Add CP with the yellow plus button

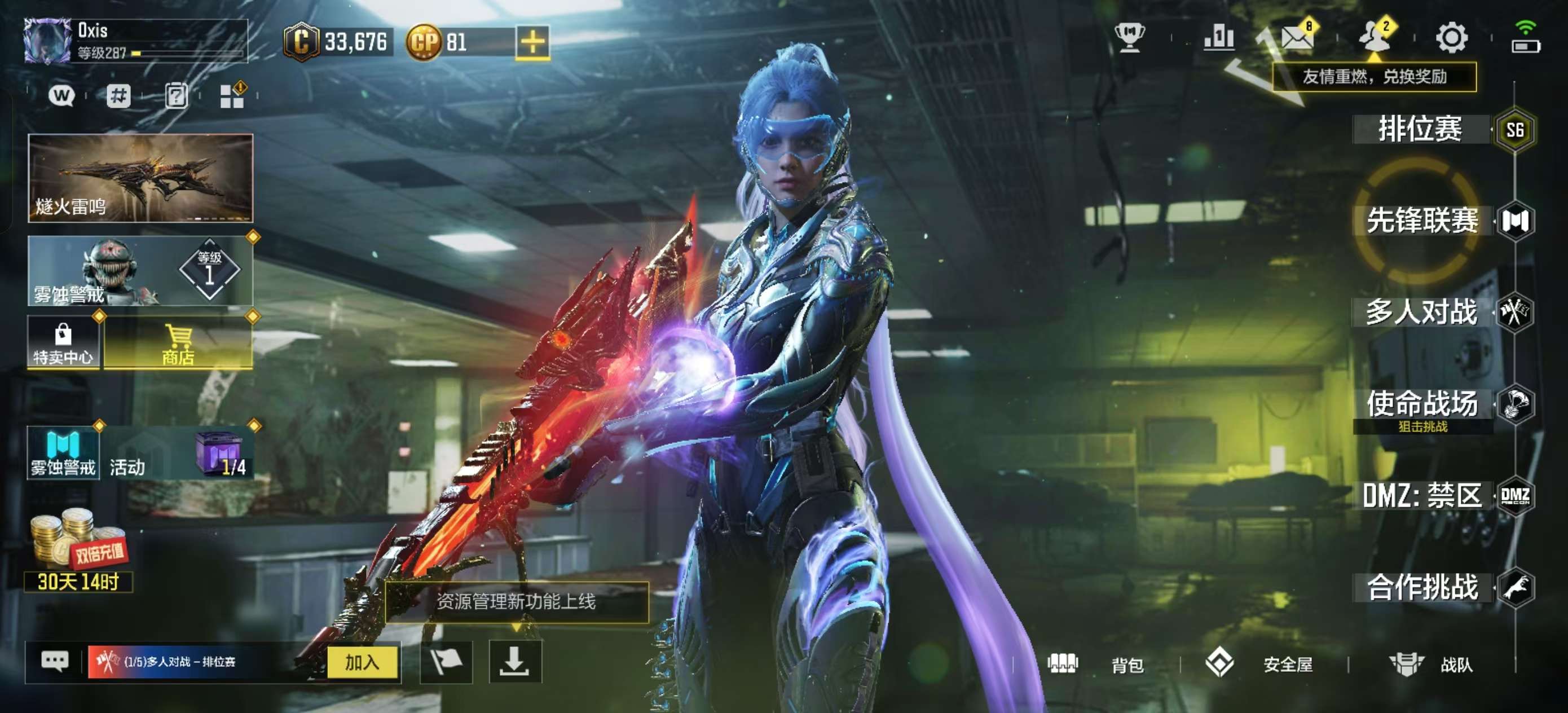(x=532, y=42)
